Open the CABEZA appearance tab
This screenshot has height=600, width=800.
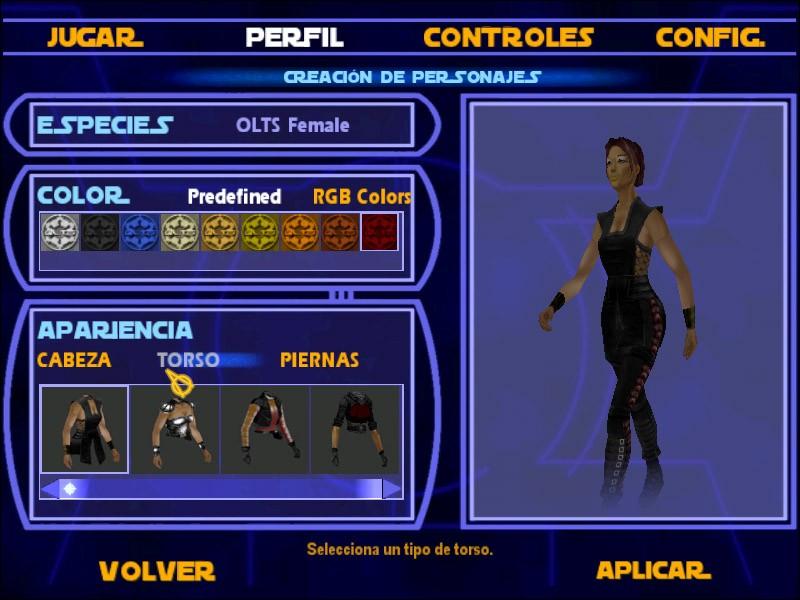[74, 360]
